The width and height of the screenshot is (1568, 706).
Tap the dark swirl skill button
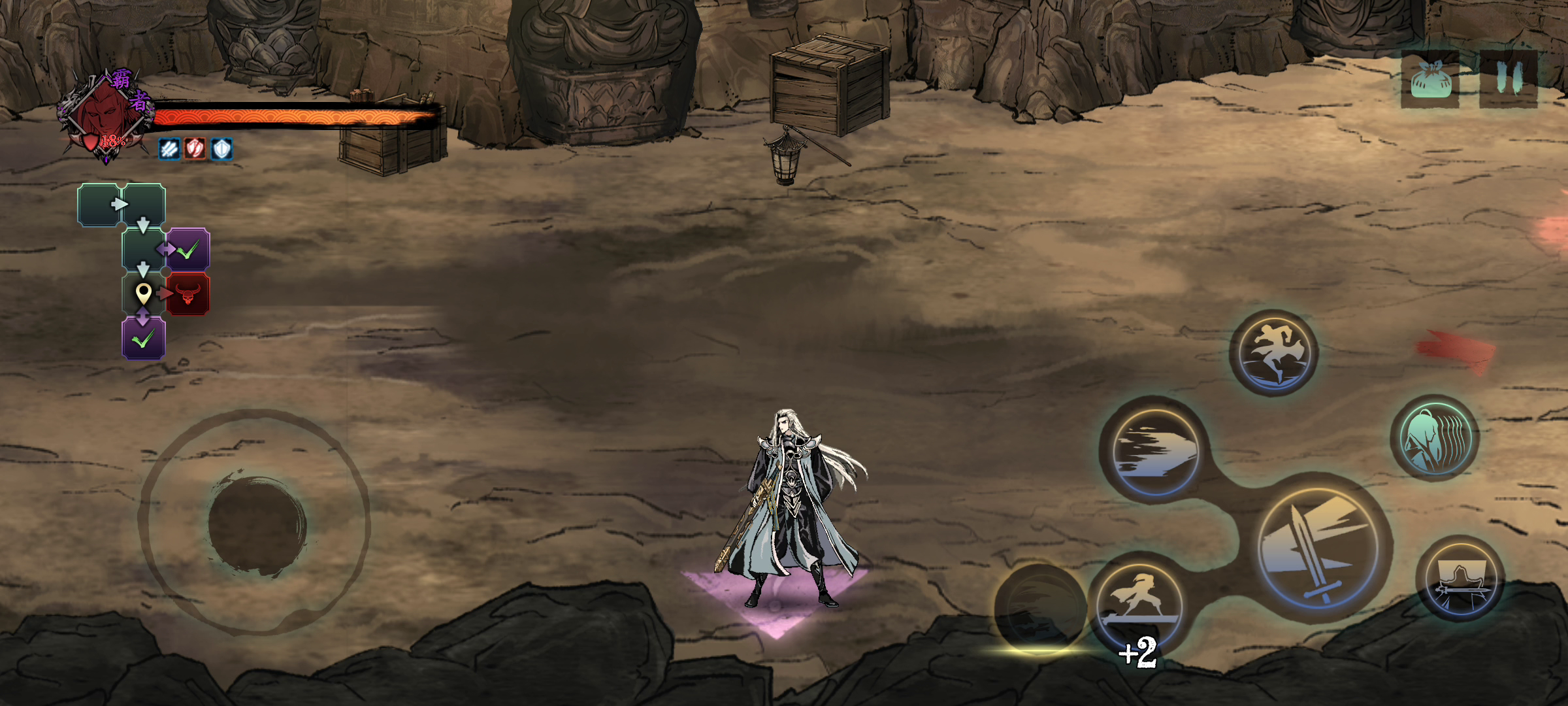(x=1039, y=609)
